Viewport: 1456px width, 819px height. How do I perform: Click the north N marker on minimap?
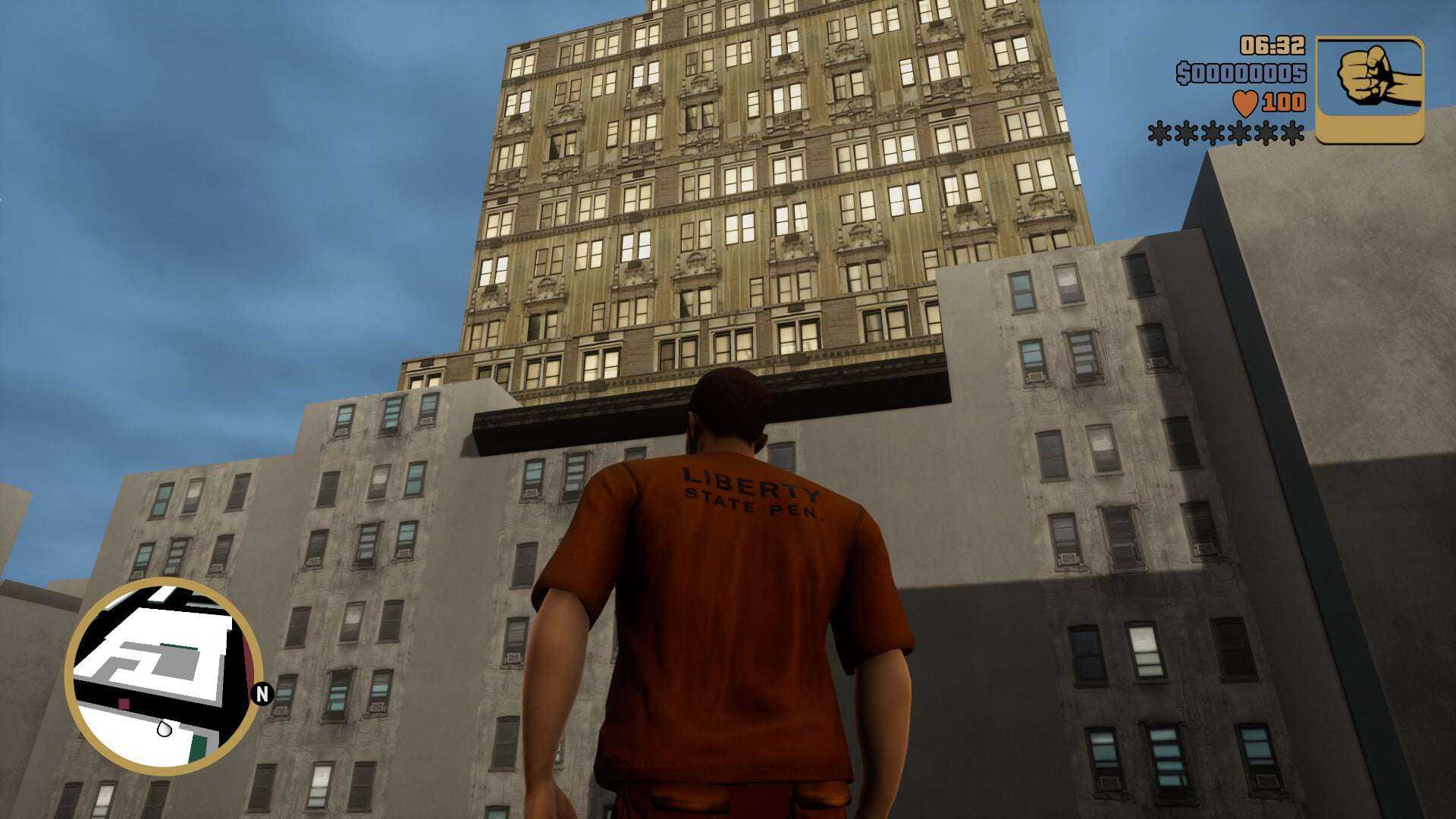pos(262,693)
